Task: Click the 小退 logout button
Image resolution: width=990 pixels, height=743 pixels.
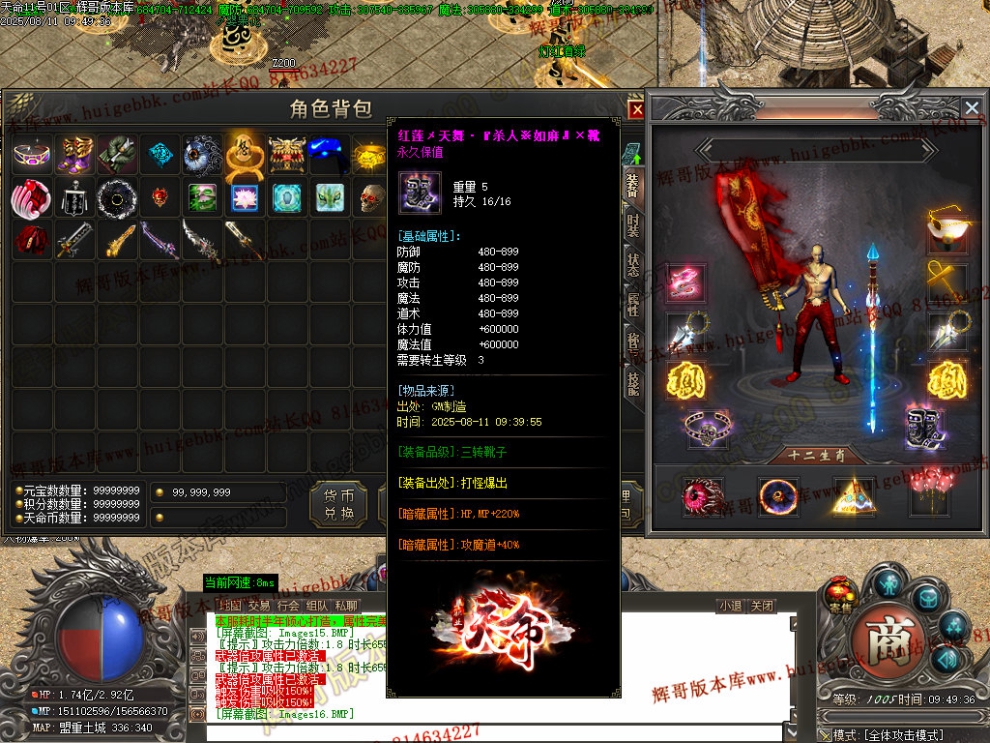Action: 731,606
